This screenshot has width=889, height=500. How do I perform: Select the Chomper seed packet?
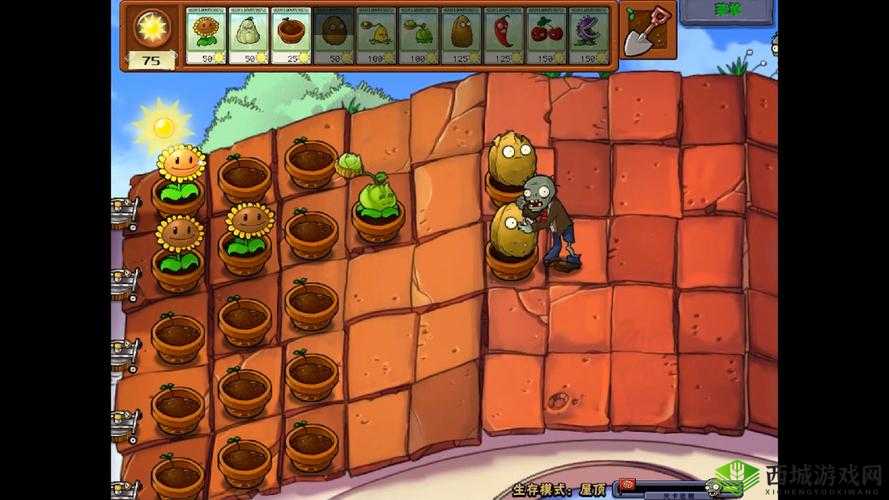588,35
